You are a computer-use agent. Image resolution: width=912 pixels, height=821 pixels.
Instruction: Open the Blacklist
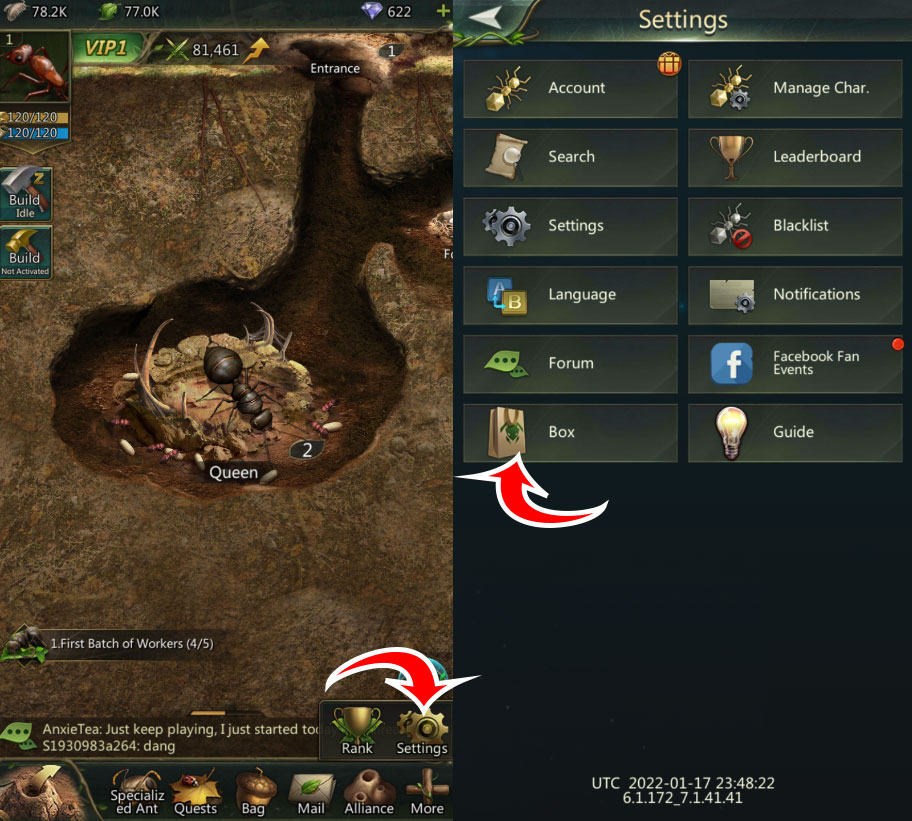click(795, 226)
